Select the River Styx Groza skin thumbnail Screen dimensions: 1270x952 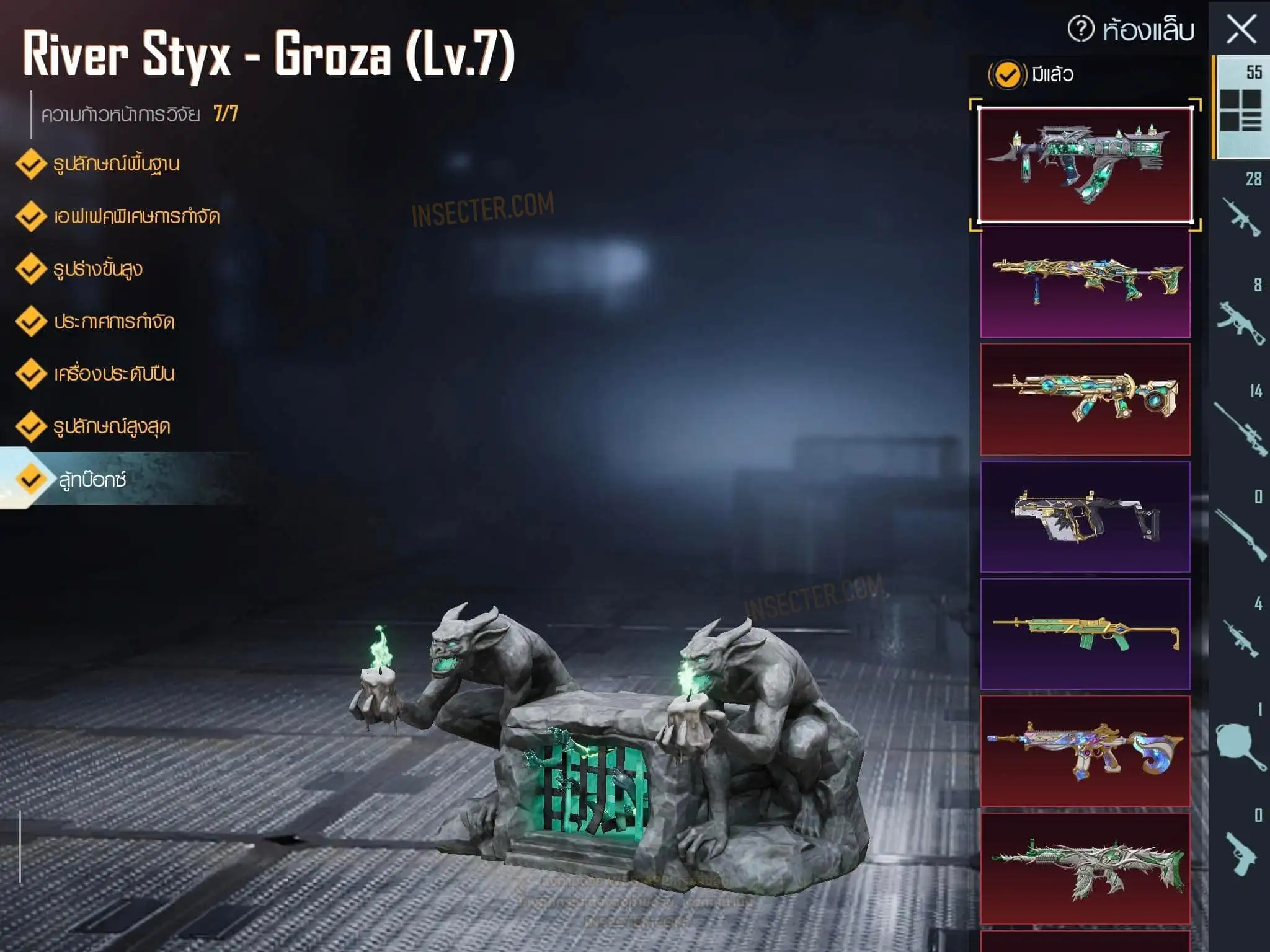pos(1085,164)
